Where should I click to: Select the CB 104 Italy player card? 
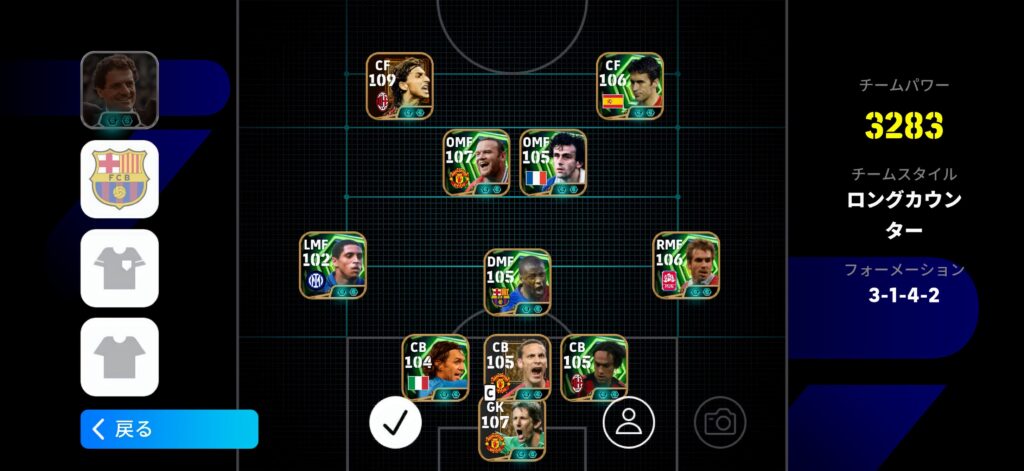(435, 368)
